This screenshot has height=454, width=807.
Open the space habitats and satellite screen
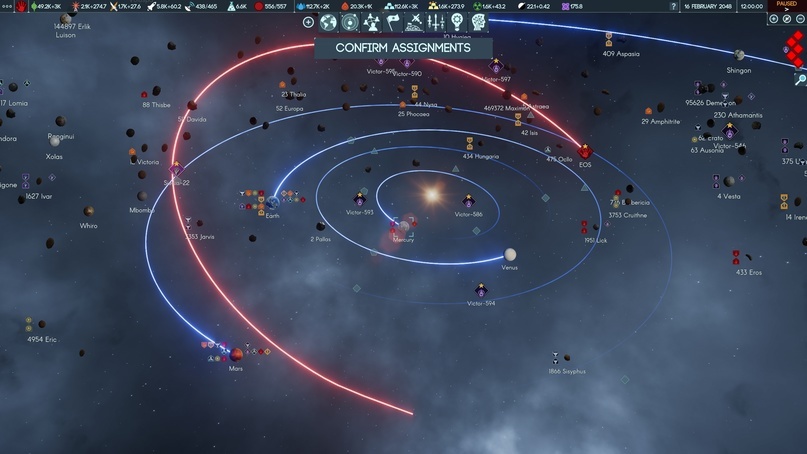pos(414,22)
